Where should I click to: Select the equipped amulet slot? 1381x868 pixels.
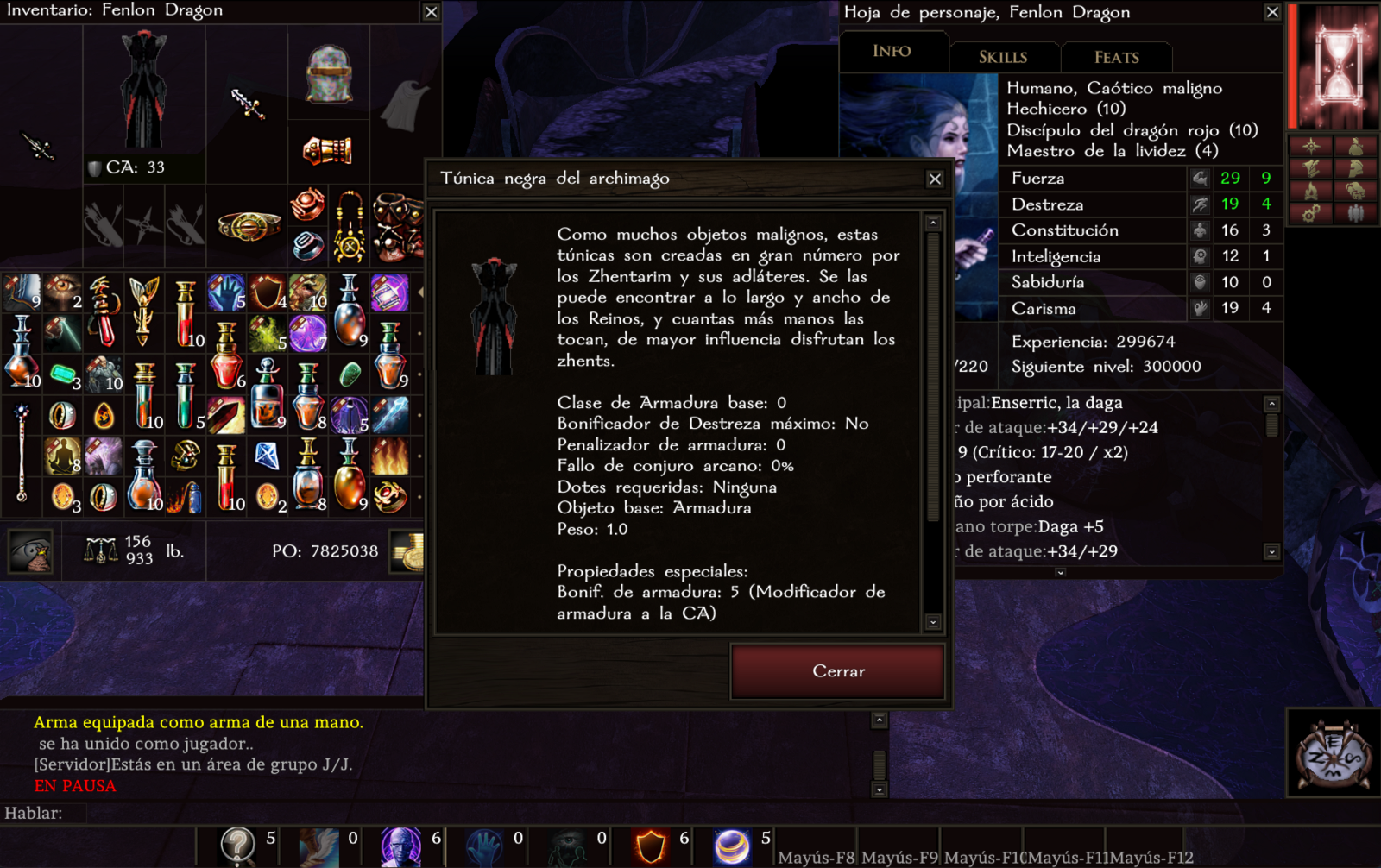click(350, 226)
